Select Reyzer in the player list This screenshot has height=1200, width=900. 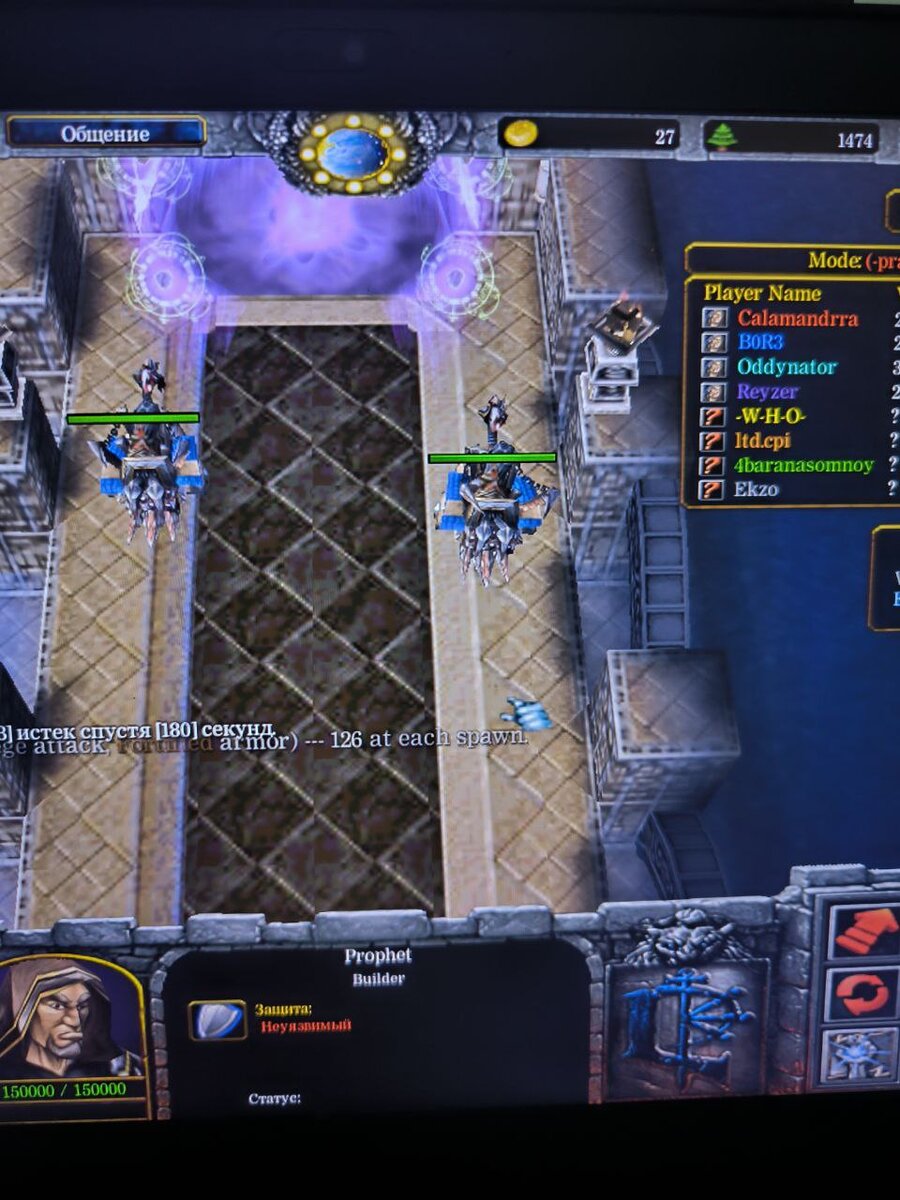click(x=768, y=392)
